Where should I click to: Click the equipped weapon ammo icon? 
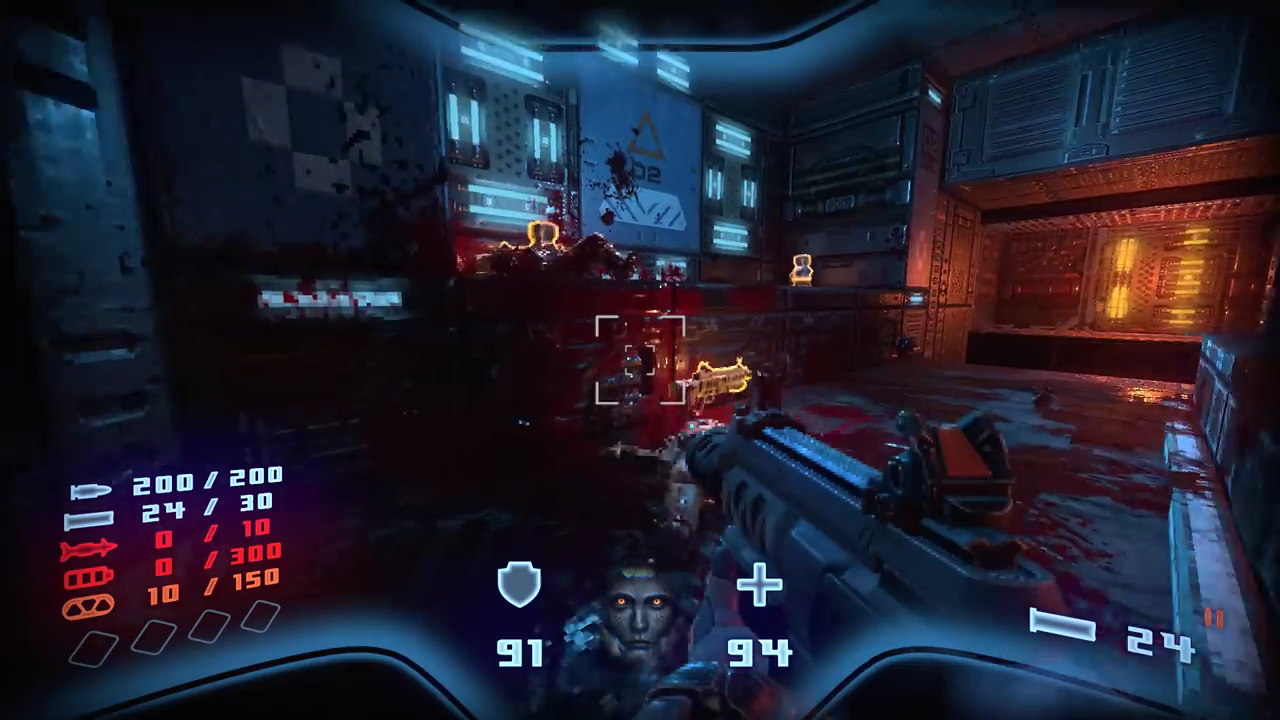(1062, 627)
